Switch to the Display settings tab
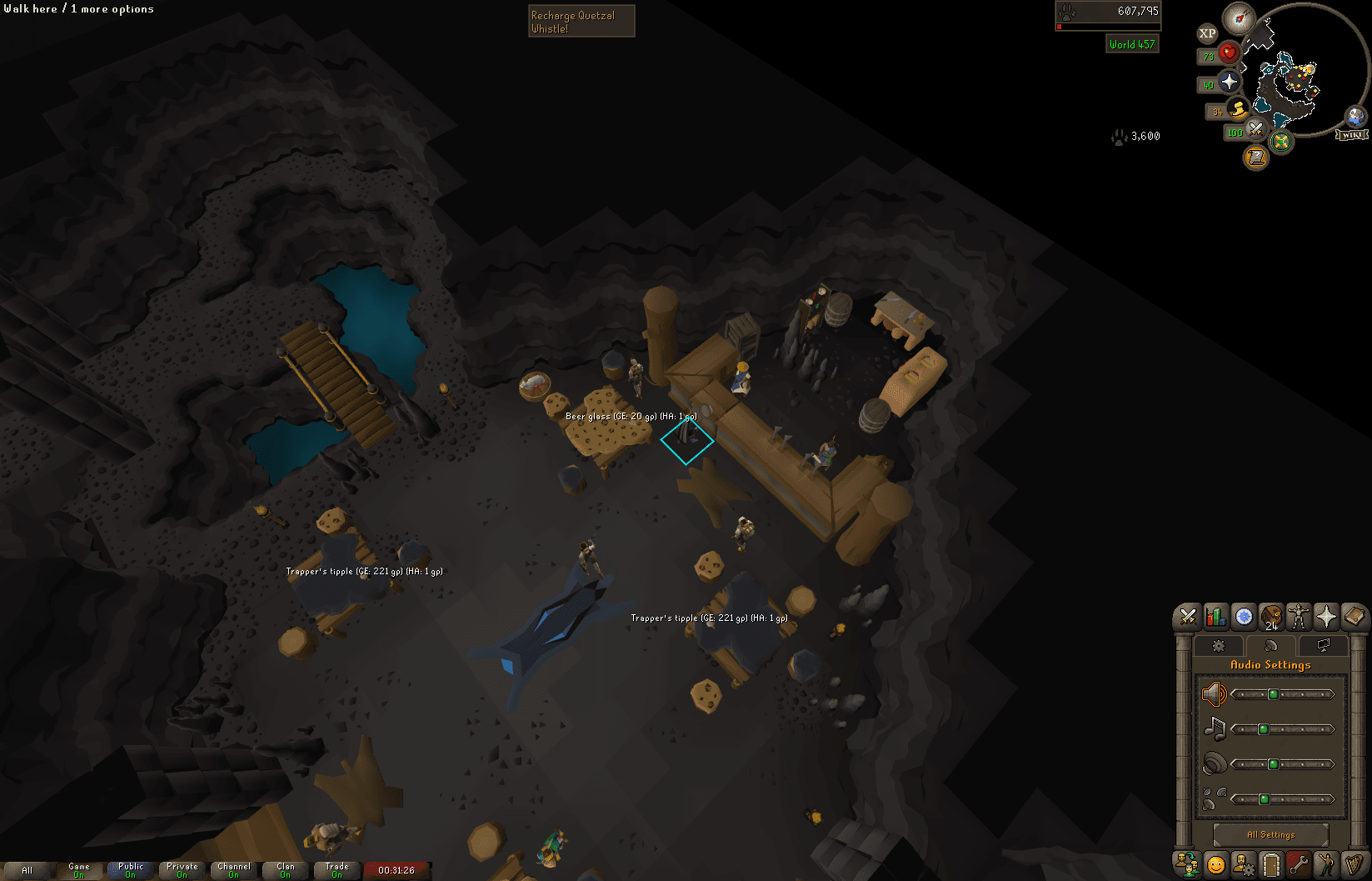The height and width of the screenshot is (881, 1372). point(1323,645)
